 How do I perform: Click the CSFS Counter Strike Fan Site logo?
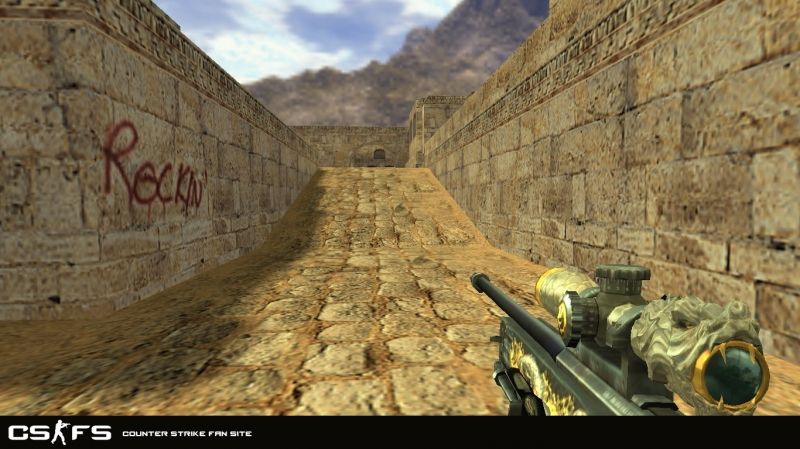point(59,432)
